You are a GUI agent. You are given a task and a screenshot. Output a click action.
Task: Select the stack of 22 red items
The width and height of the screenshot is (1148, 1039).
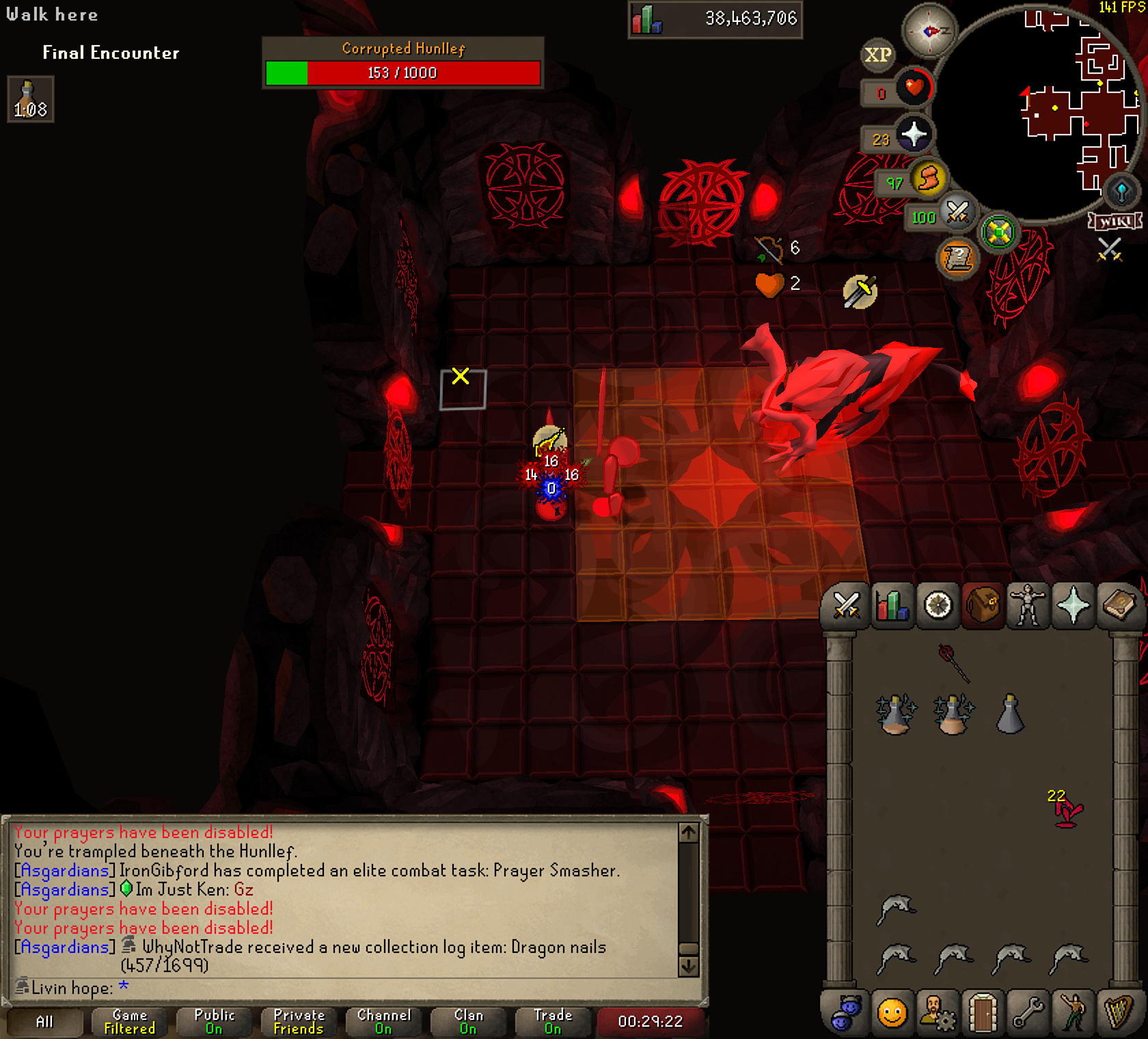[x=1067, y=811]
